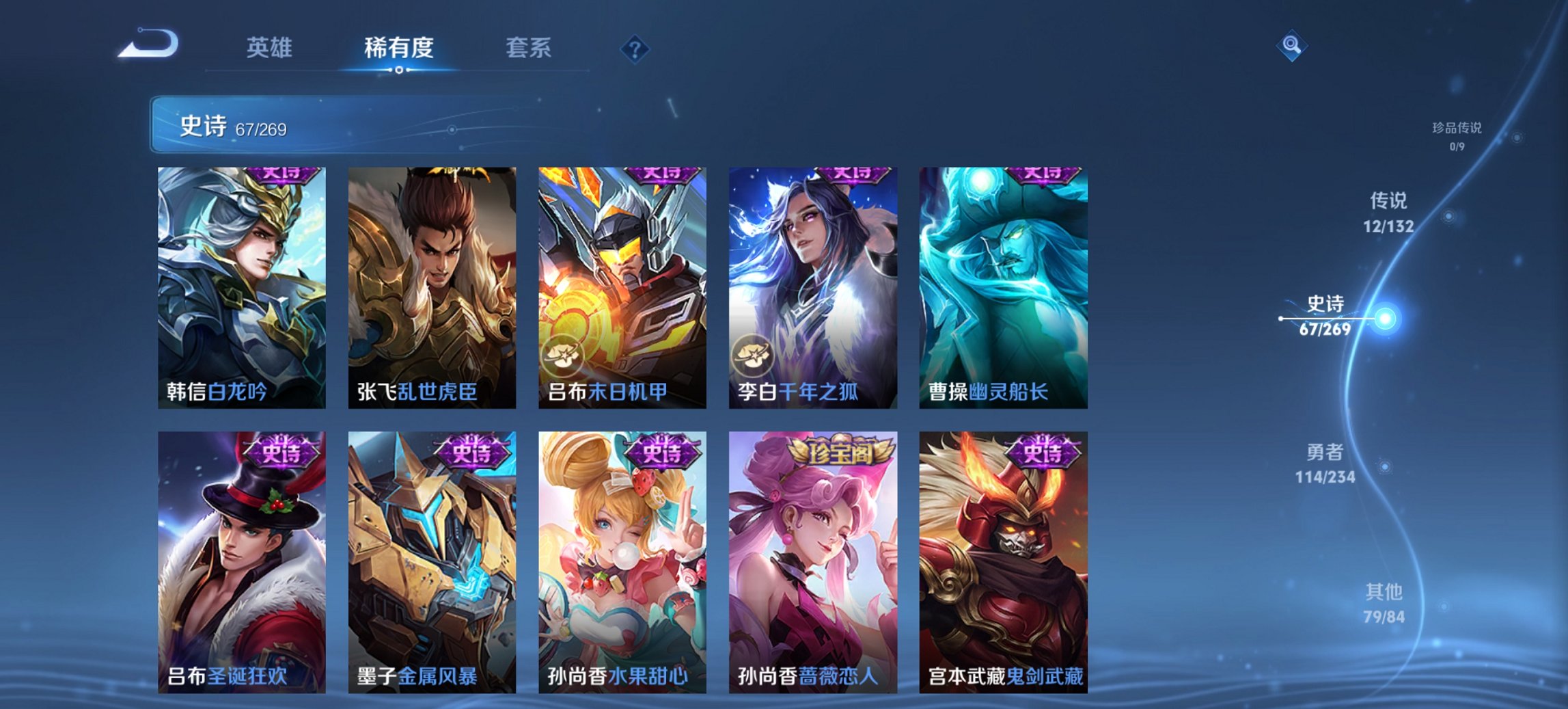Open the help question mark icon

(x=635, y=48)
